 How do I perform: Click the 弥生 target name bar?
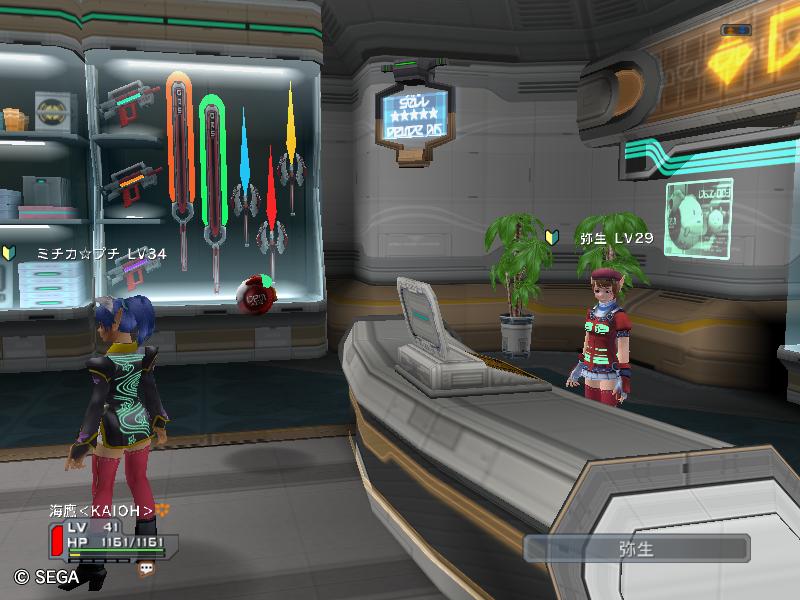637,548
